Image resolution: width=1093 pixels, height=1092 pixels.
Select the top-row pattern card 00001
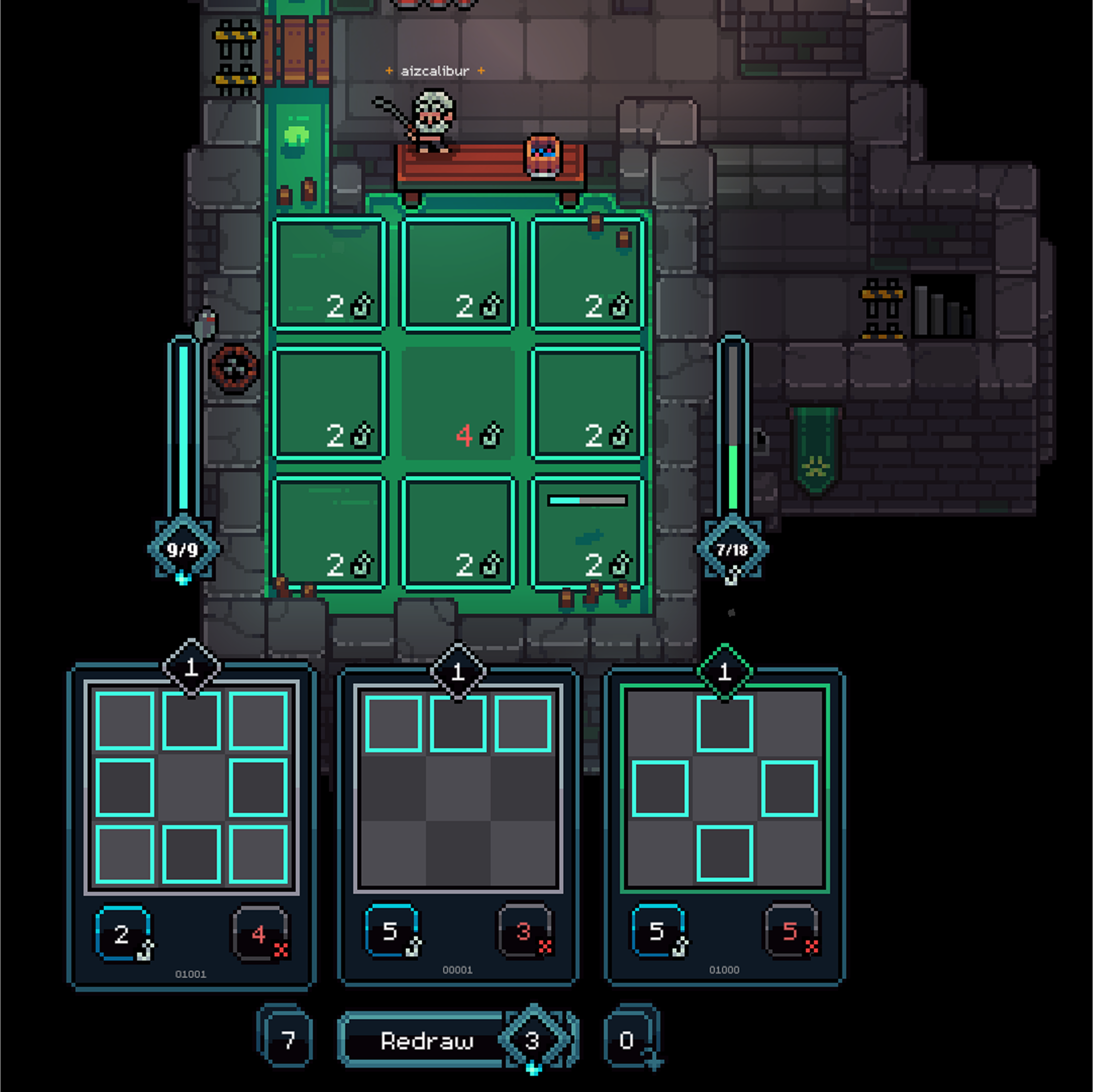point(458,792)
